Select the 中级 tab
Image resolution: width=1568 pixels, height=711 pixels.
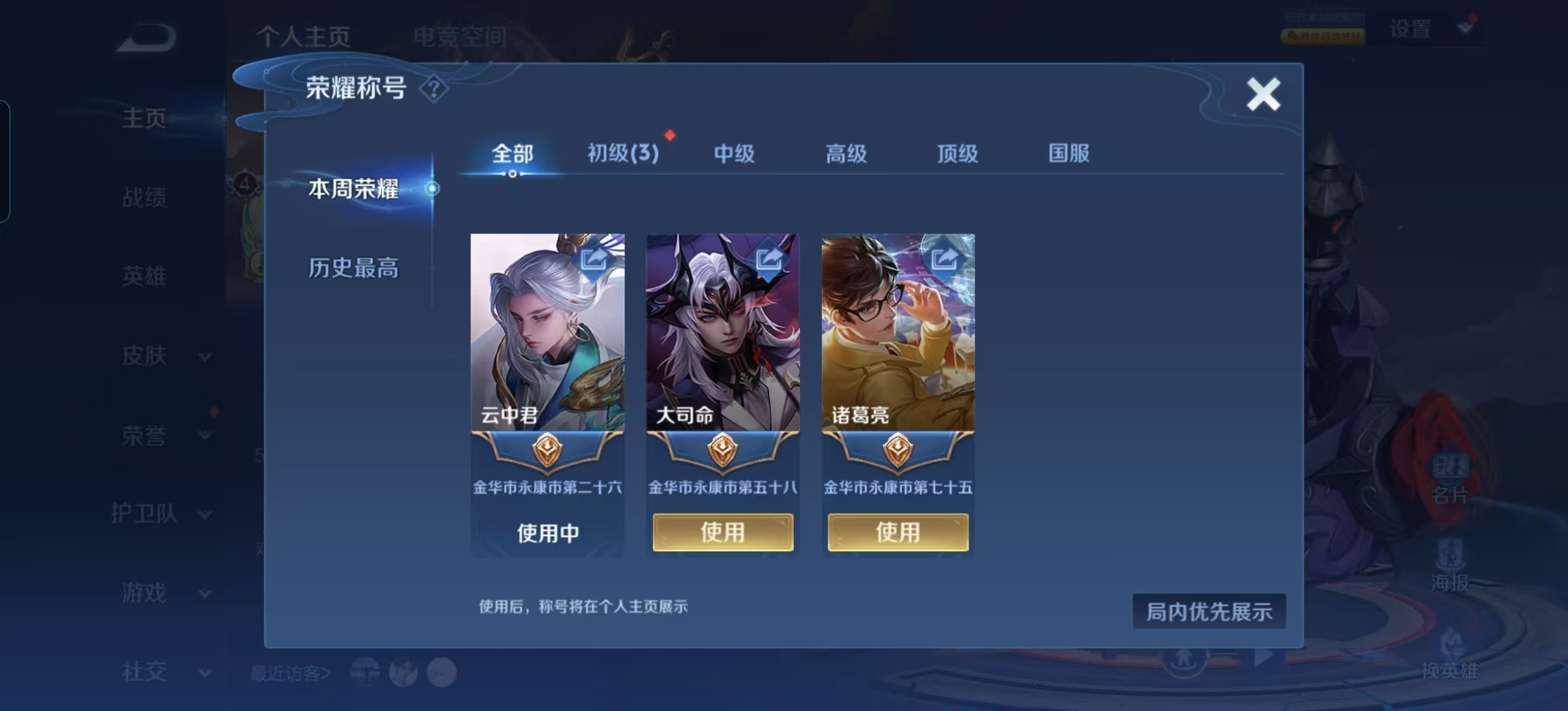point(734,153)
